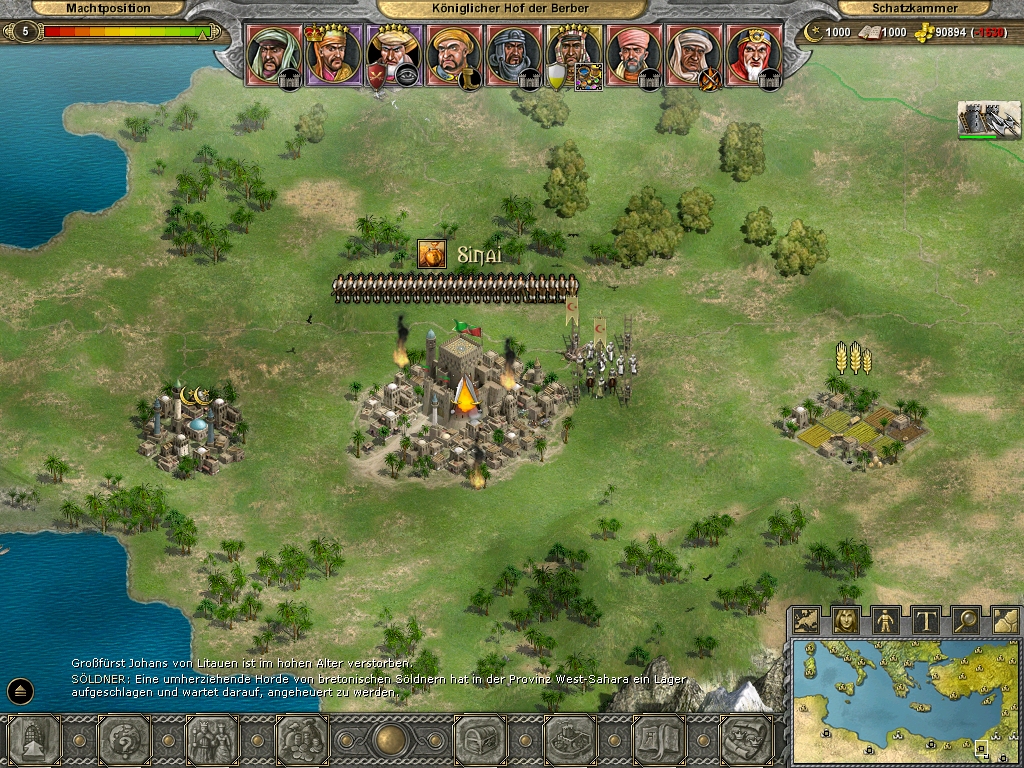1024x768 pixels.
Task: Choose the pink-turbaned bearded knight portrait
Action: coord(633,54)
